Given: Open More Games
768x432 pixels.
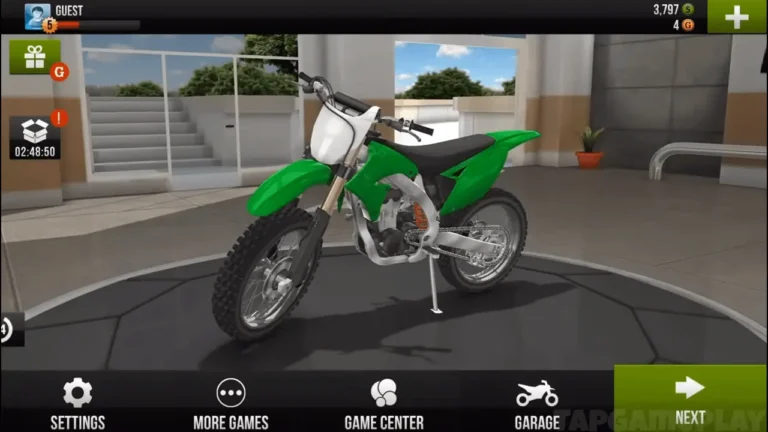Looking at the screenshot, I should click(231, 402).
